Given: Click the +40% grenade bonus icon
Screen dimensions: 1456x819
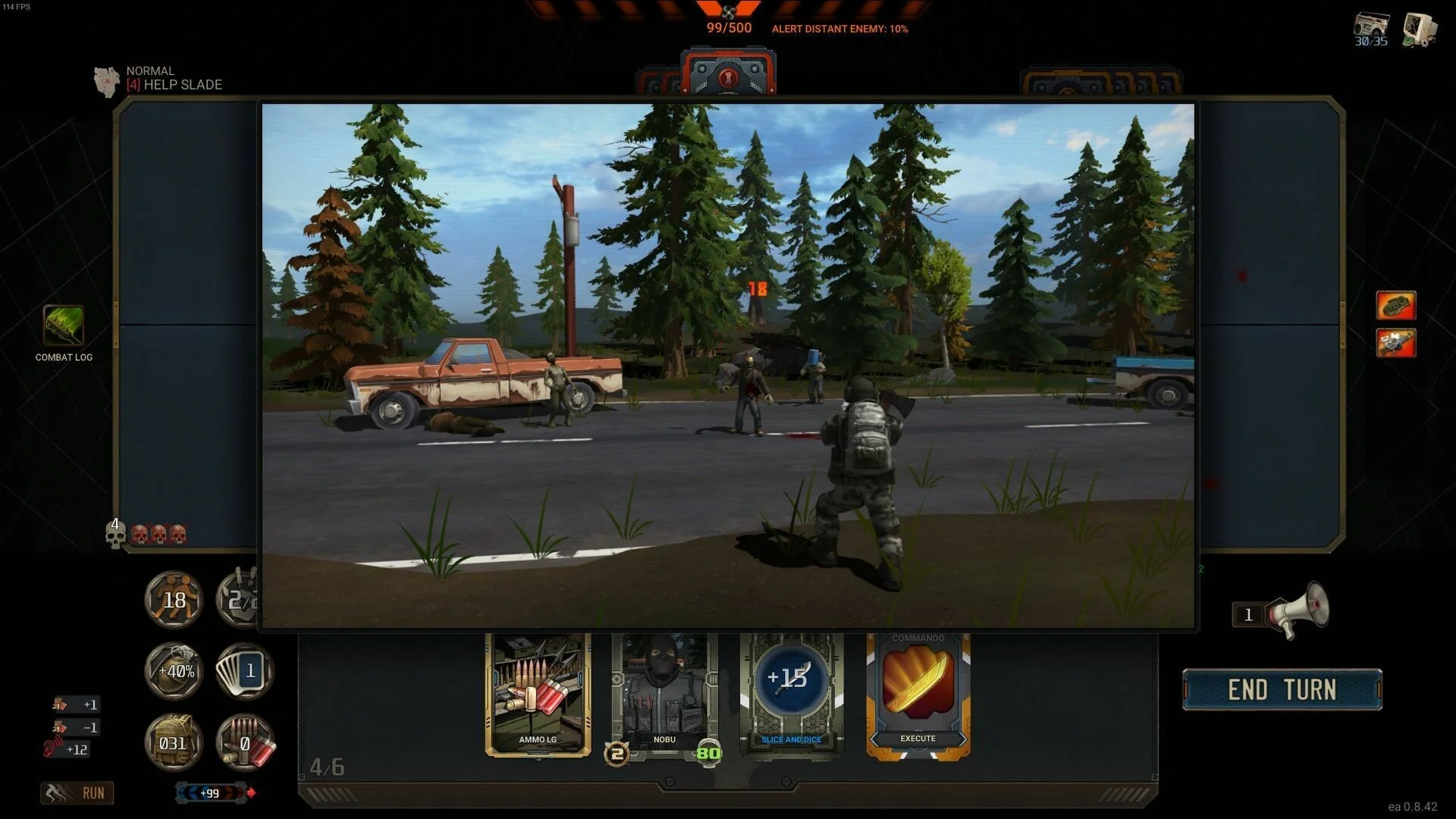Looking at the screenshot, I should (174, 671).
